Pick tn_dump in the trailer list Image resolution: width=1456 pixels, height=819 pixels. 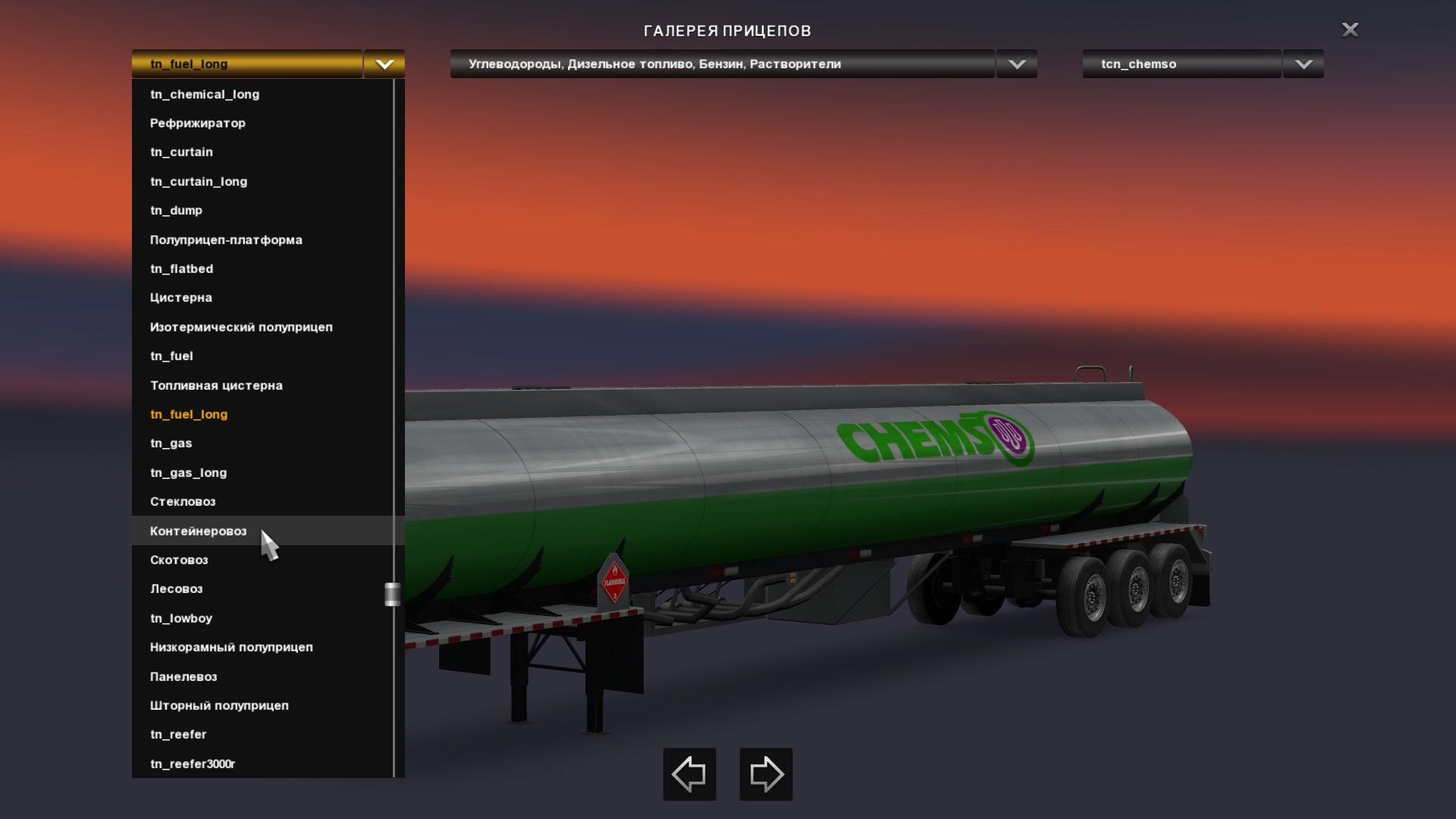click(176, 210)
